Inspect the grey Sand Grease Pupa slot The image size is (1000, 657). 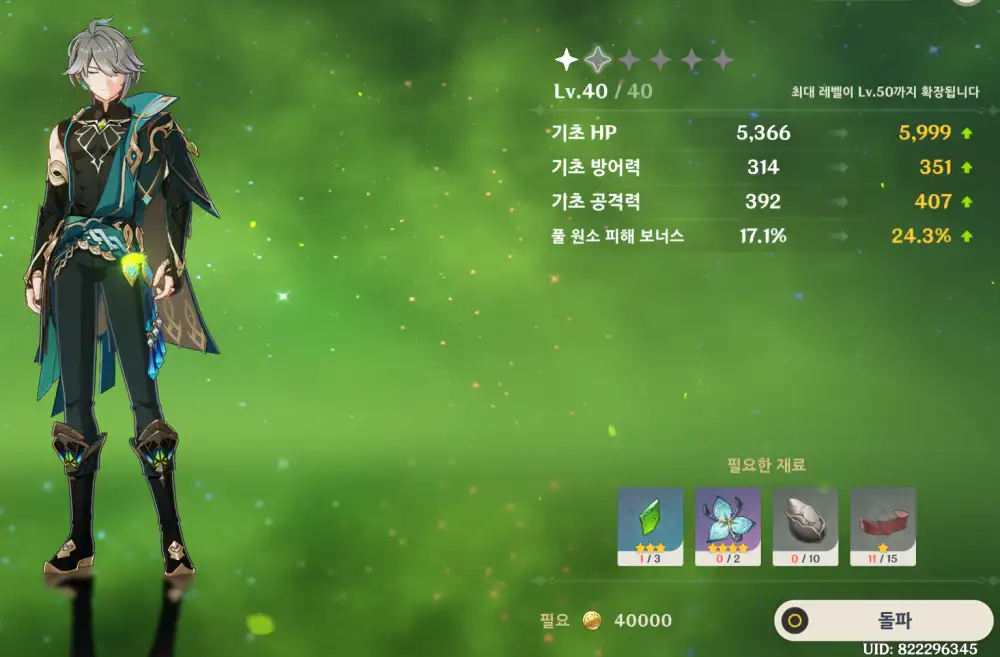point(805,526)
